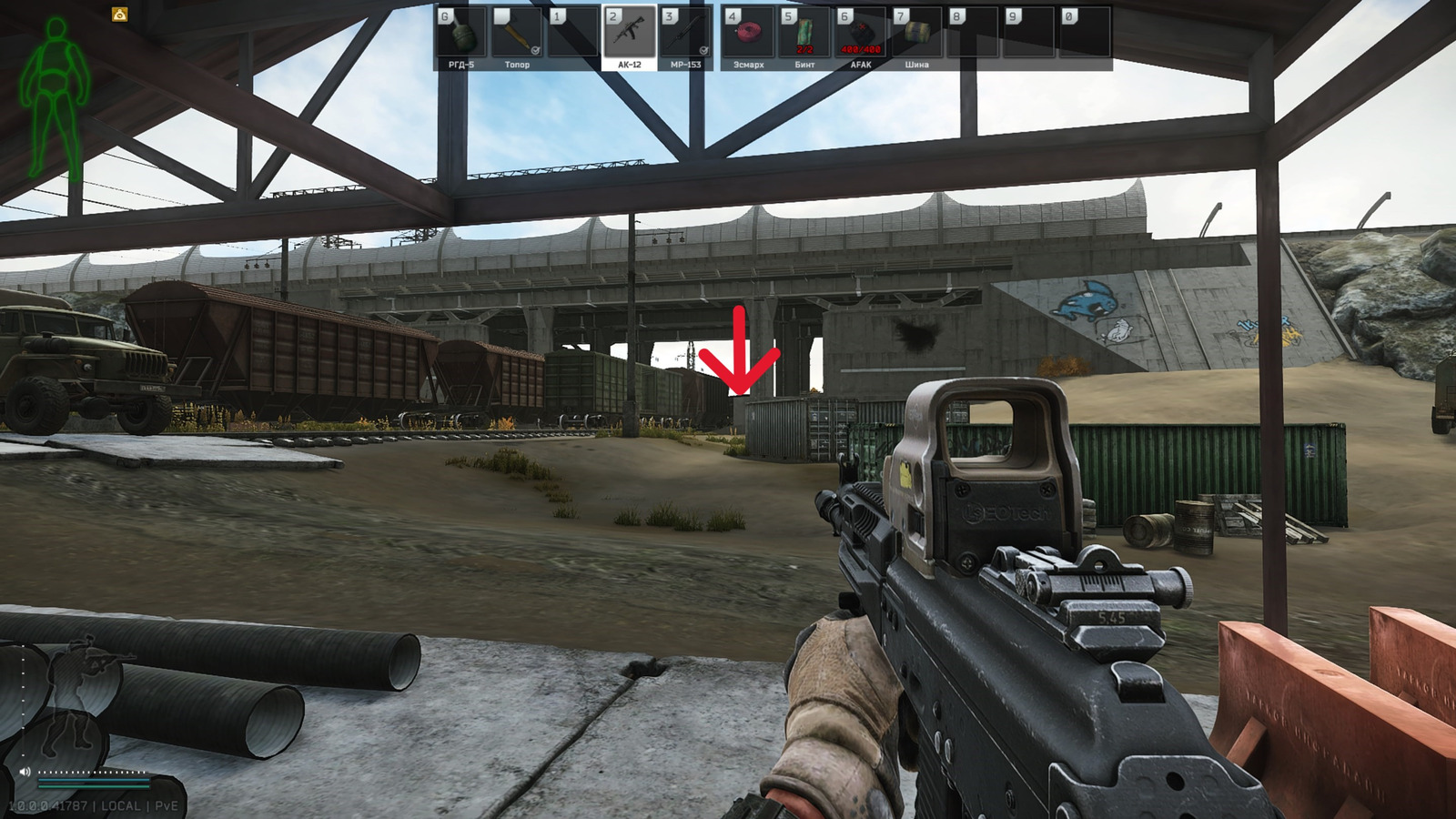Click the Шина splint icon

click(x=918, y=32)
